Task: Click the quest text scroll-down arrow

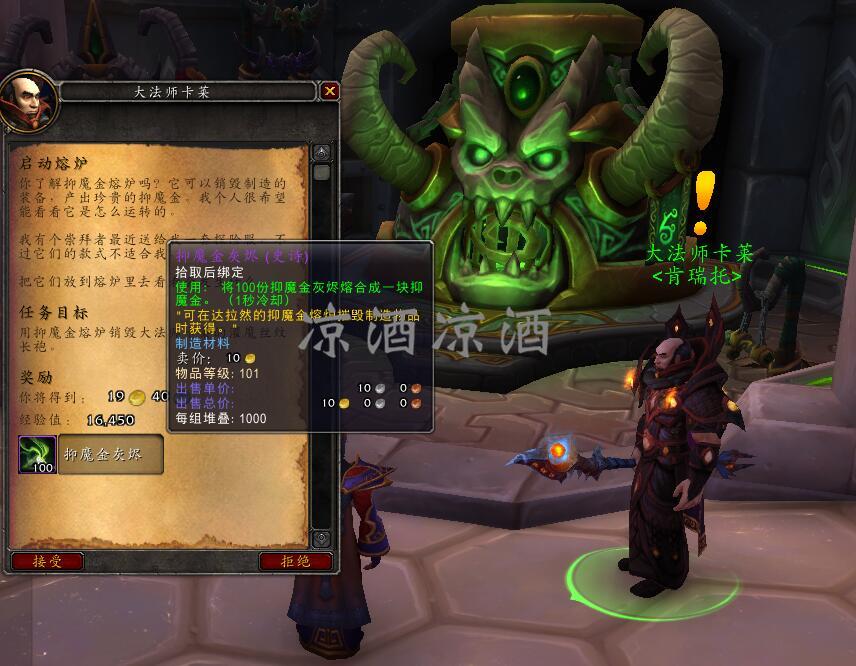Action: click(321, 538)
